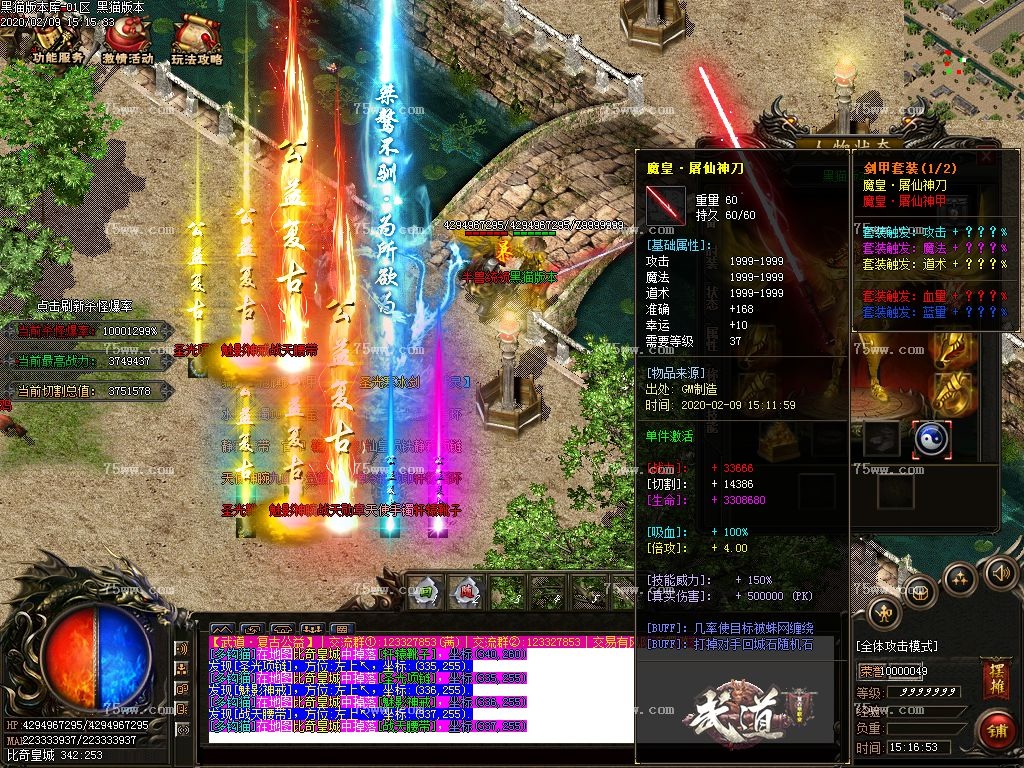Use the 随 random-stone hotbar slot
The image size is (1024, 768).
coord(466,591)
